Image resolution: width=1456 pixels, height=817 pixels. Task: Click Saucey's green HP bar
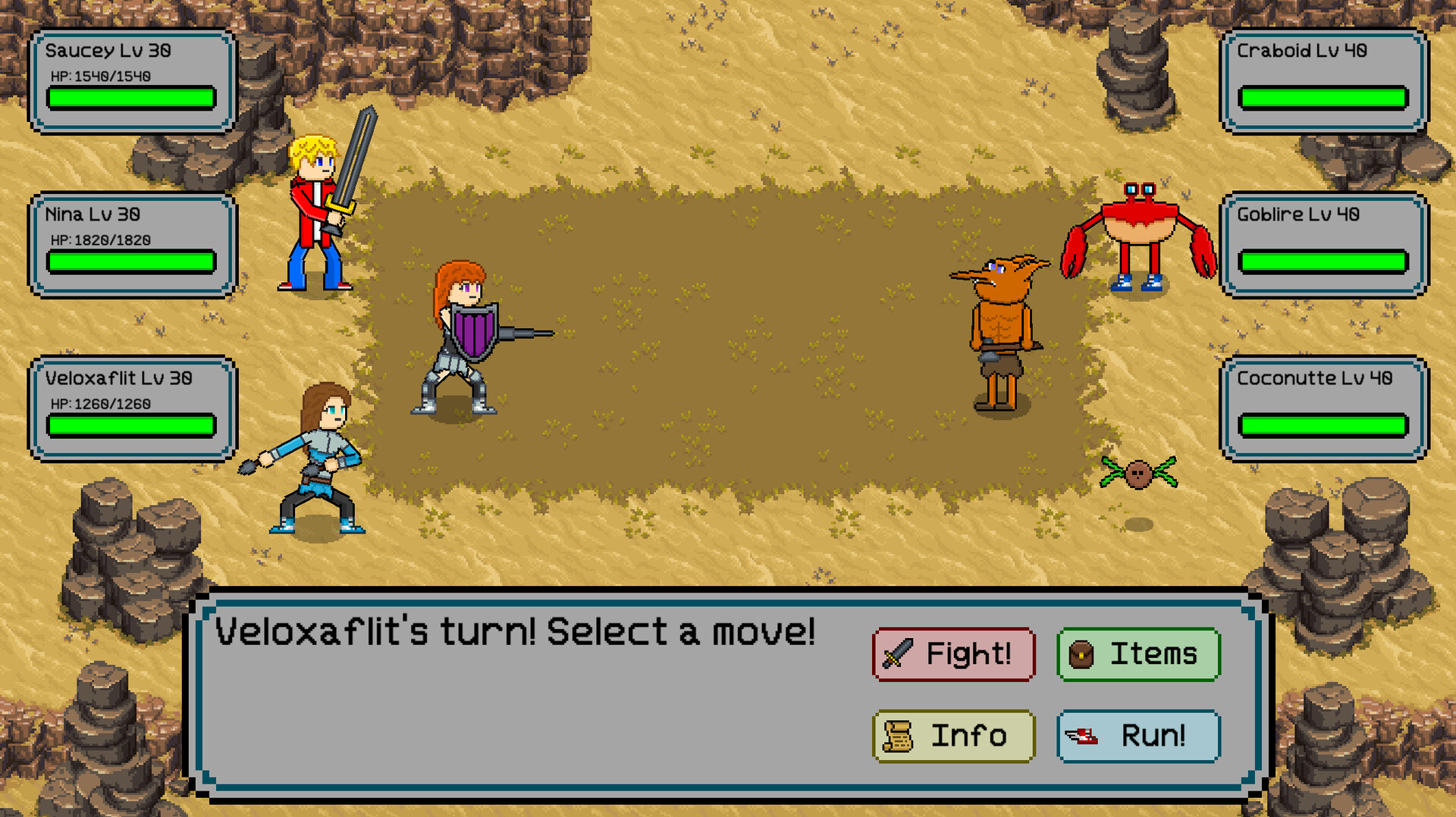pos(130,99)
